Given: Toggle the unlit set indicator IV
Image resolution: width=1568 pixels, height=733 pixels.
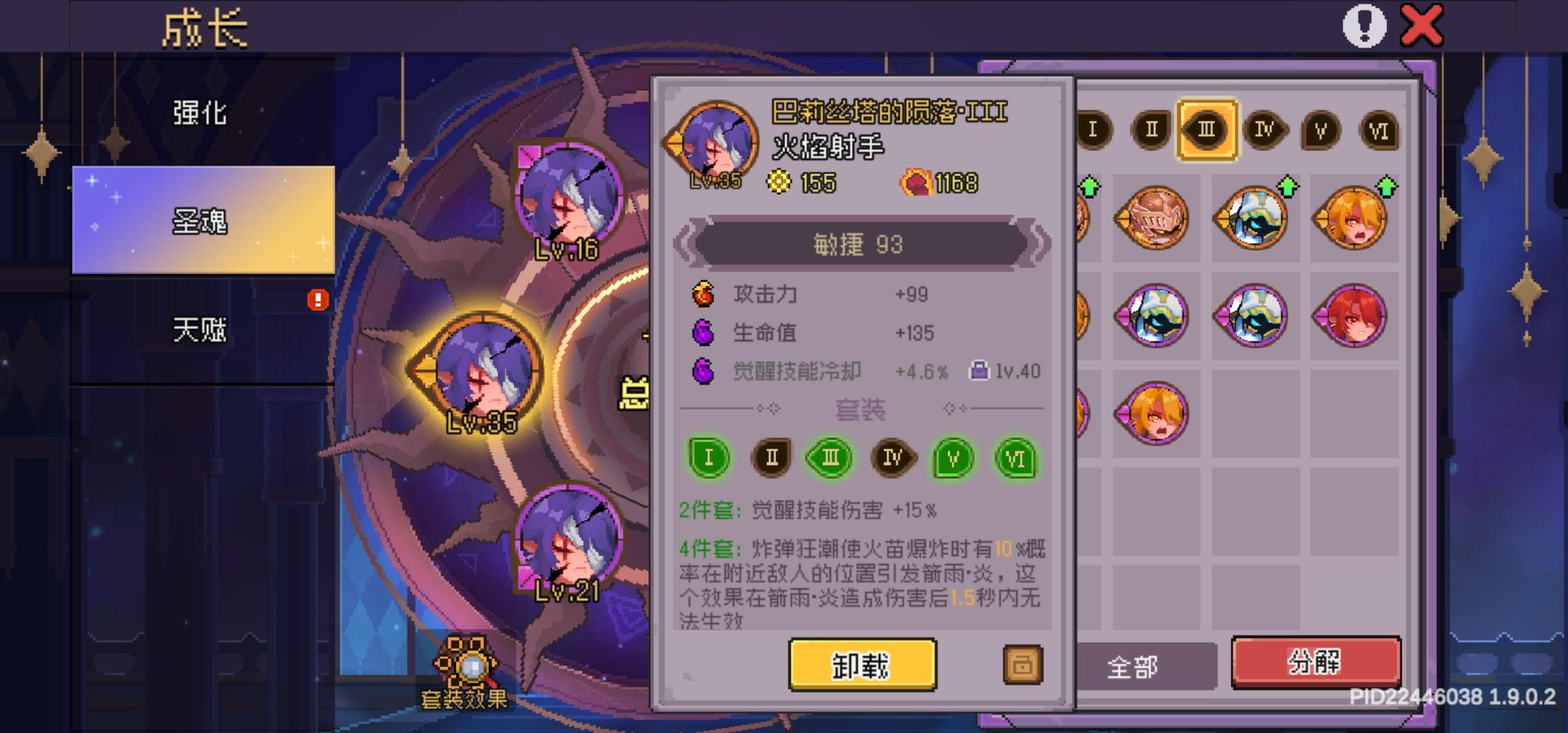Looking at the screenshot, I should [x=893, y=458].
